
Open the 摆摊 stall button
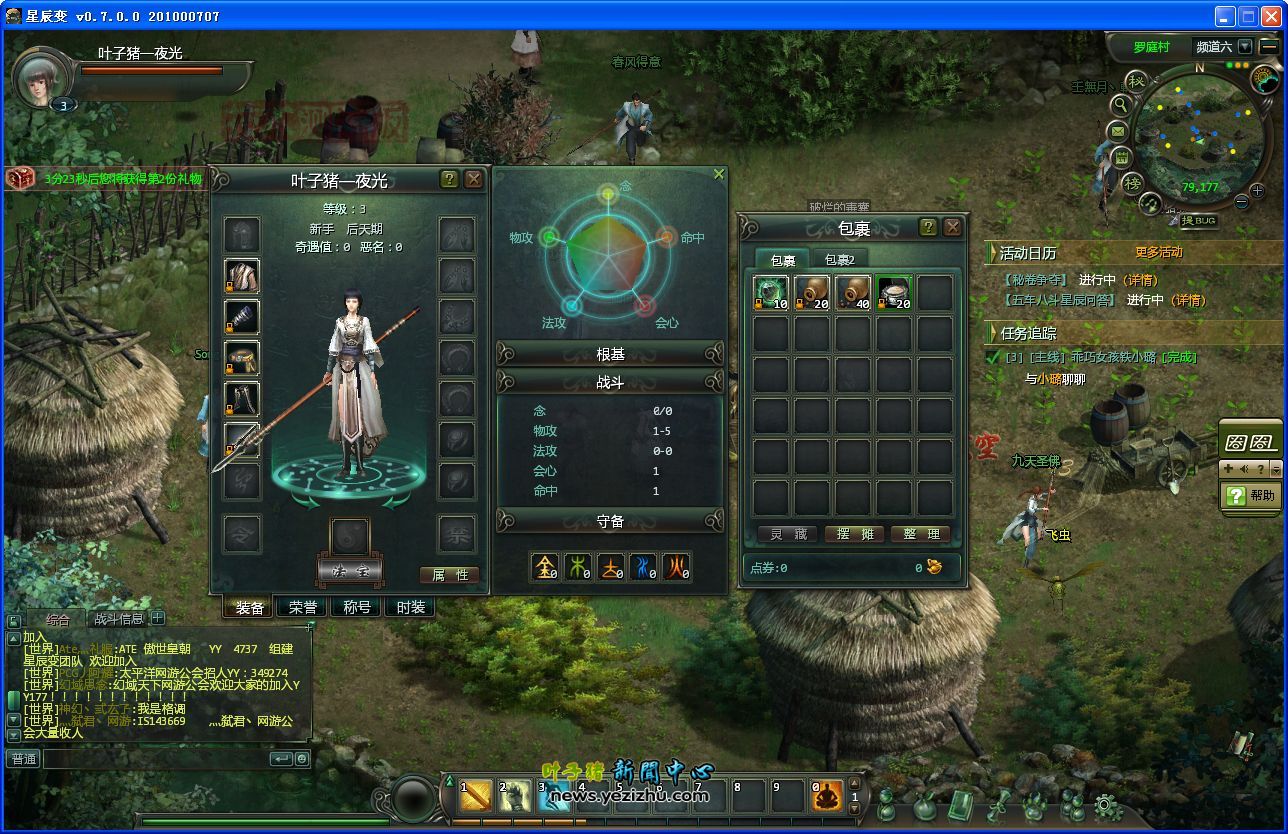pyautogui.click(x=854, y=534)
